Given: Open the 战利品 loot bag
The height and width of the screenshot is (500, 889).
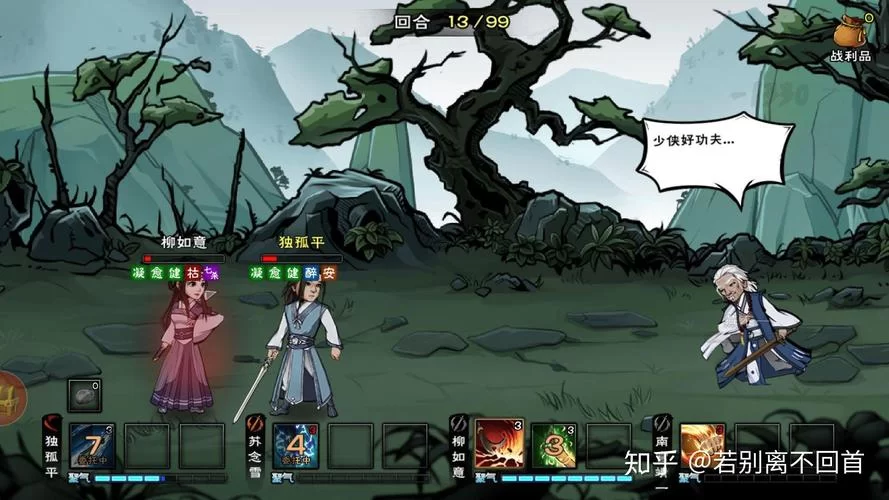Looking at the screenshot, I should click(x=851, y=38).
